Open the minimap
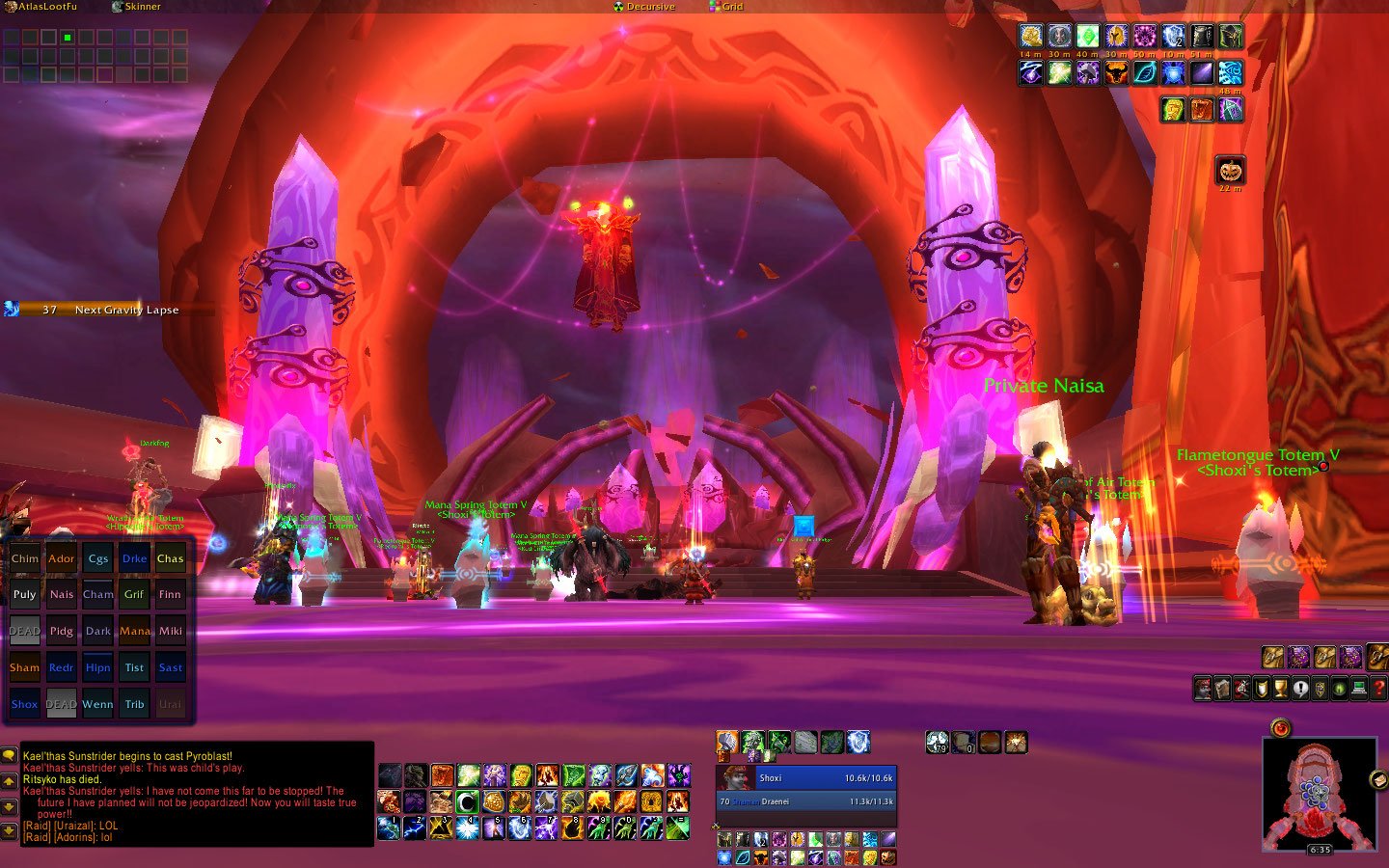The height and width of the screenshot is (868, 1389). [x=1319, y=793]
